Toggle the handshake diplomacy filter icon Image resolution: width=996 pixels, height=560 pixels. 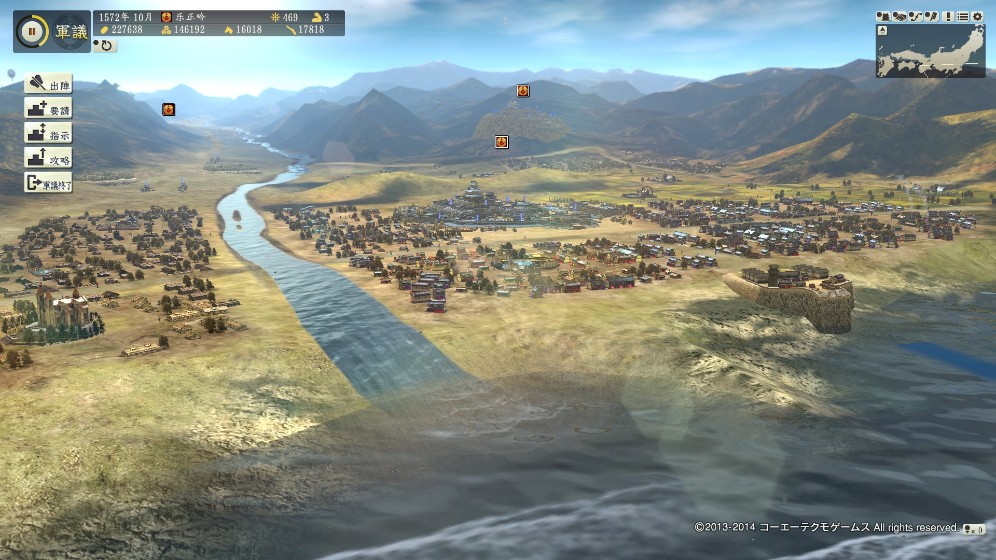899,16
